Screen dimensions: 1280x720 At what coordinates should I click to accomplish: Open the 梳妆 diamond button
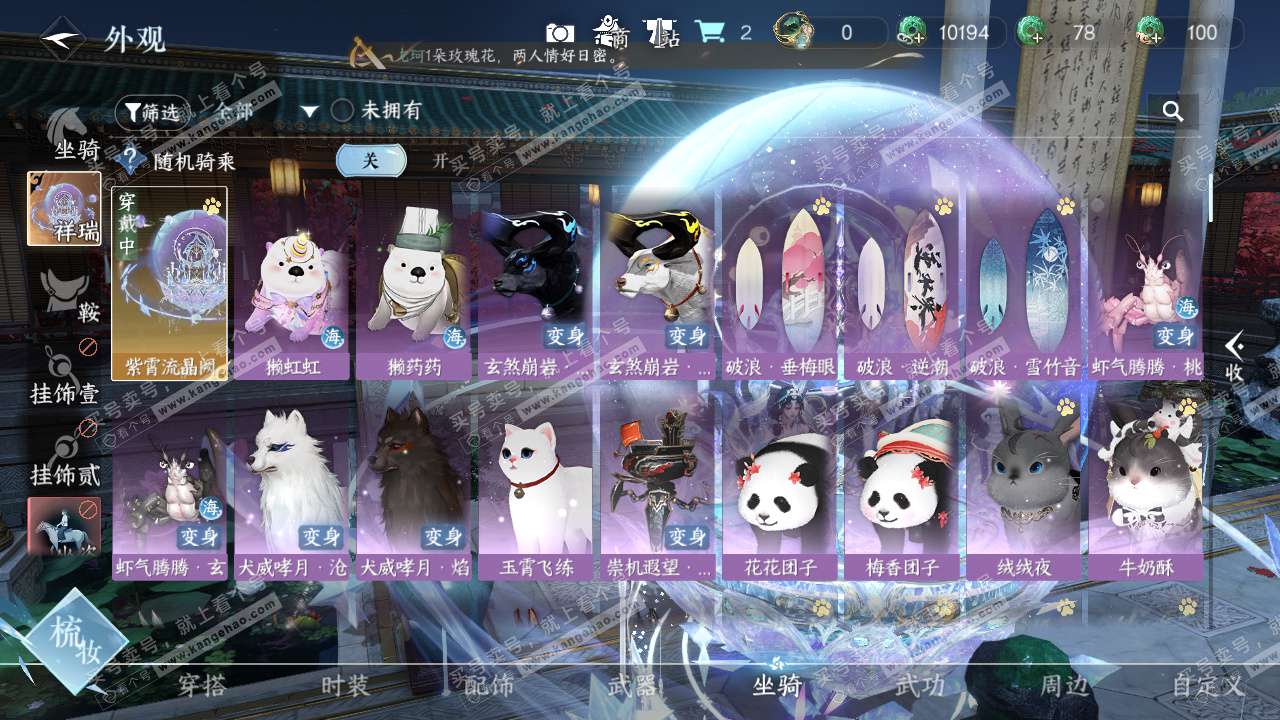tap(75, 640)
